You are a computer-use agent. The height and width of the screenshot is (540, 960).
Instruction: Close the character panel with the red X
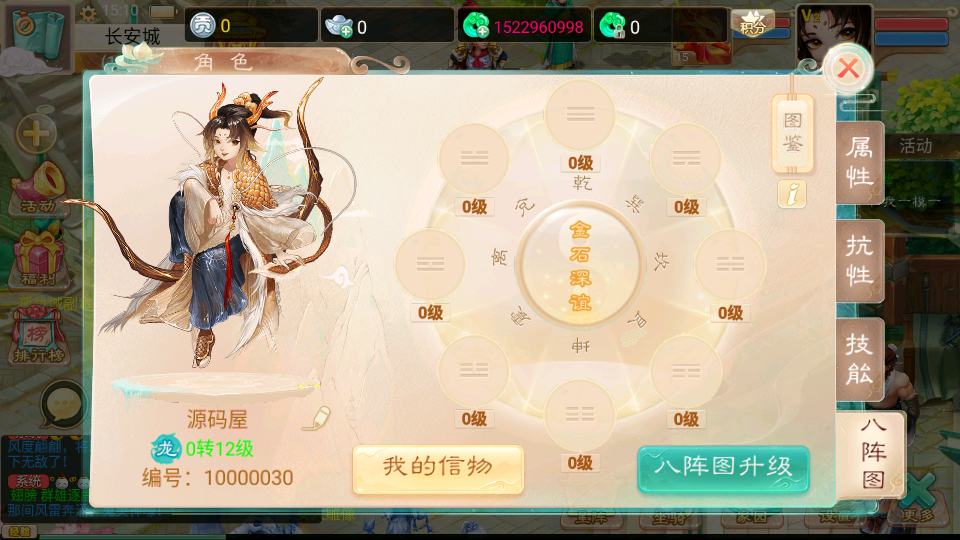848,69
